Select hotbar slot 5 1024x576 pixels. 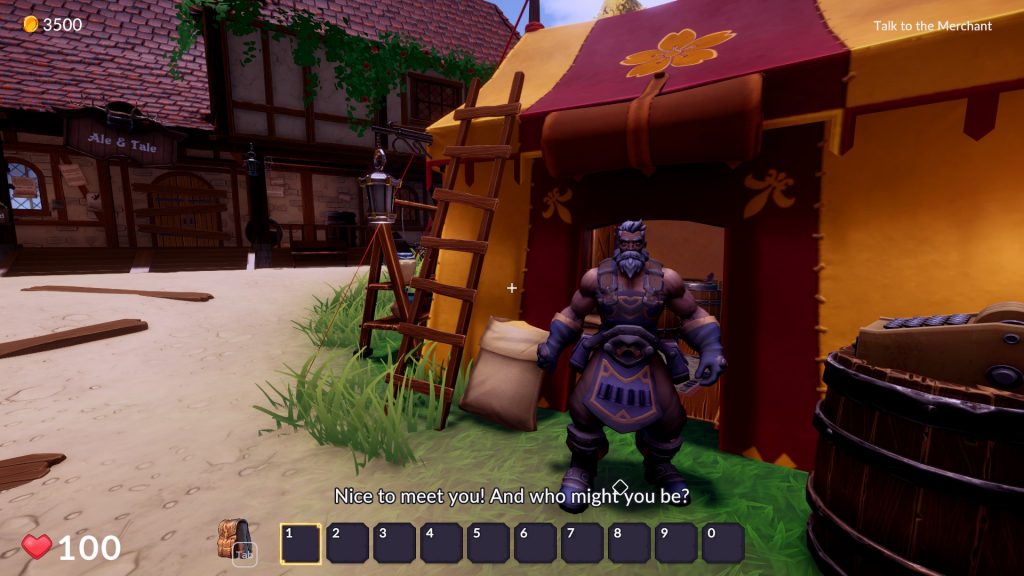coord(488,543)
